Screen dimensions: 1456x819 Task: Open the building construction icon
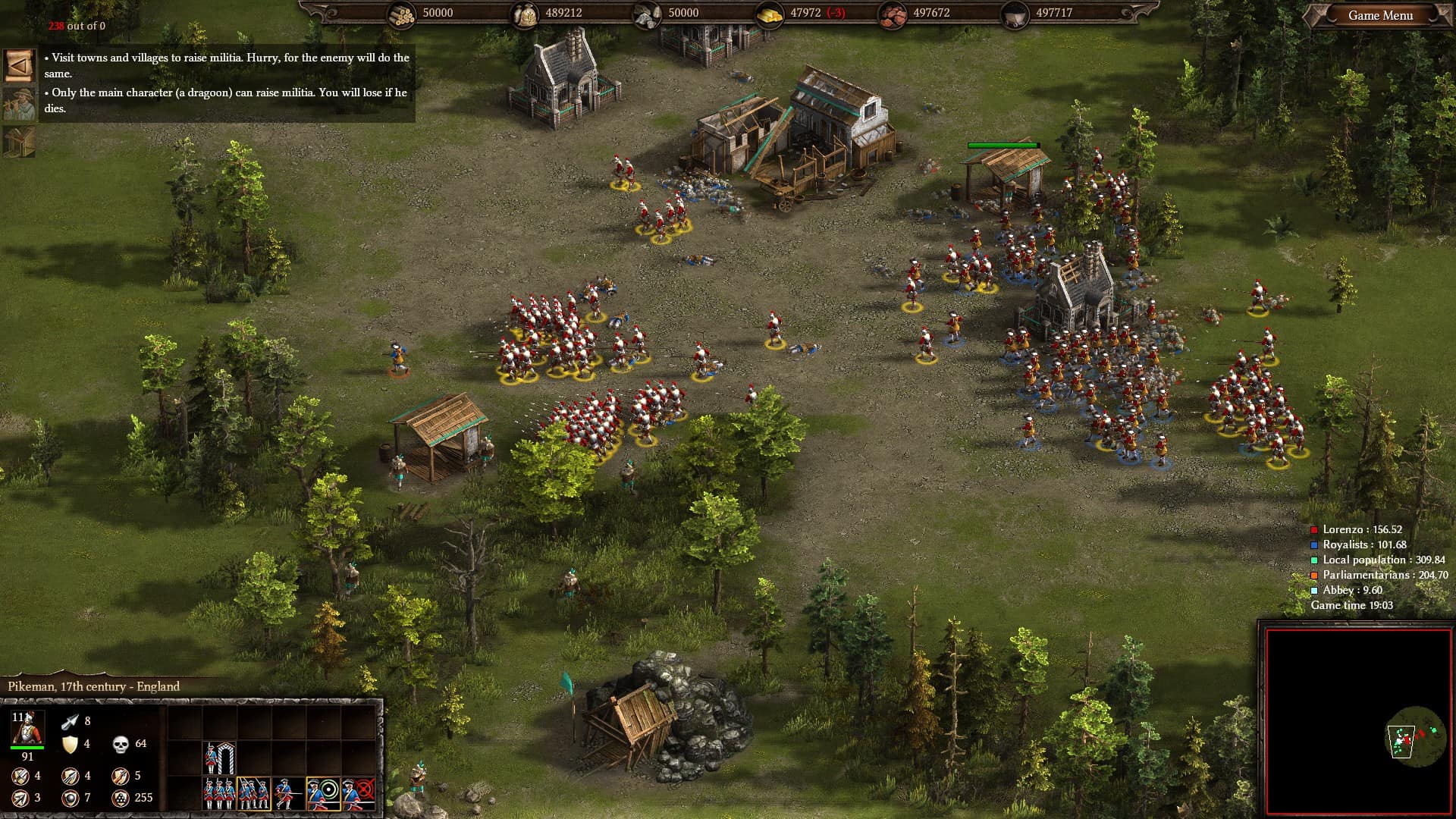(19, 142)
